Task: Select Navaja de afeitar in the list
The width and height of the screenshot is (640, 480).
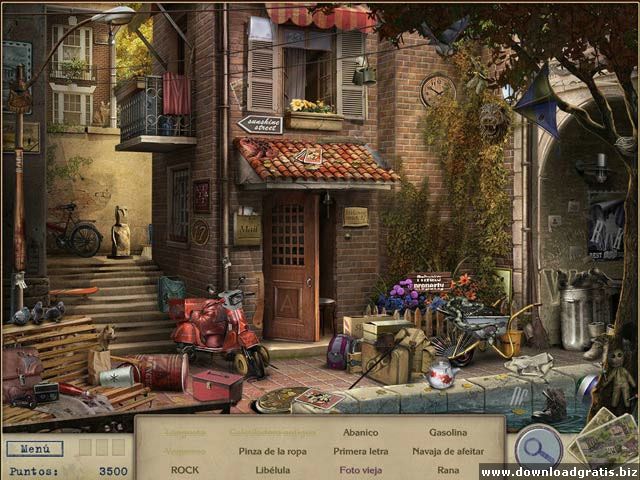Action: coord(447,451)
